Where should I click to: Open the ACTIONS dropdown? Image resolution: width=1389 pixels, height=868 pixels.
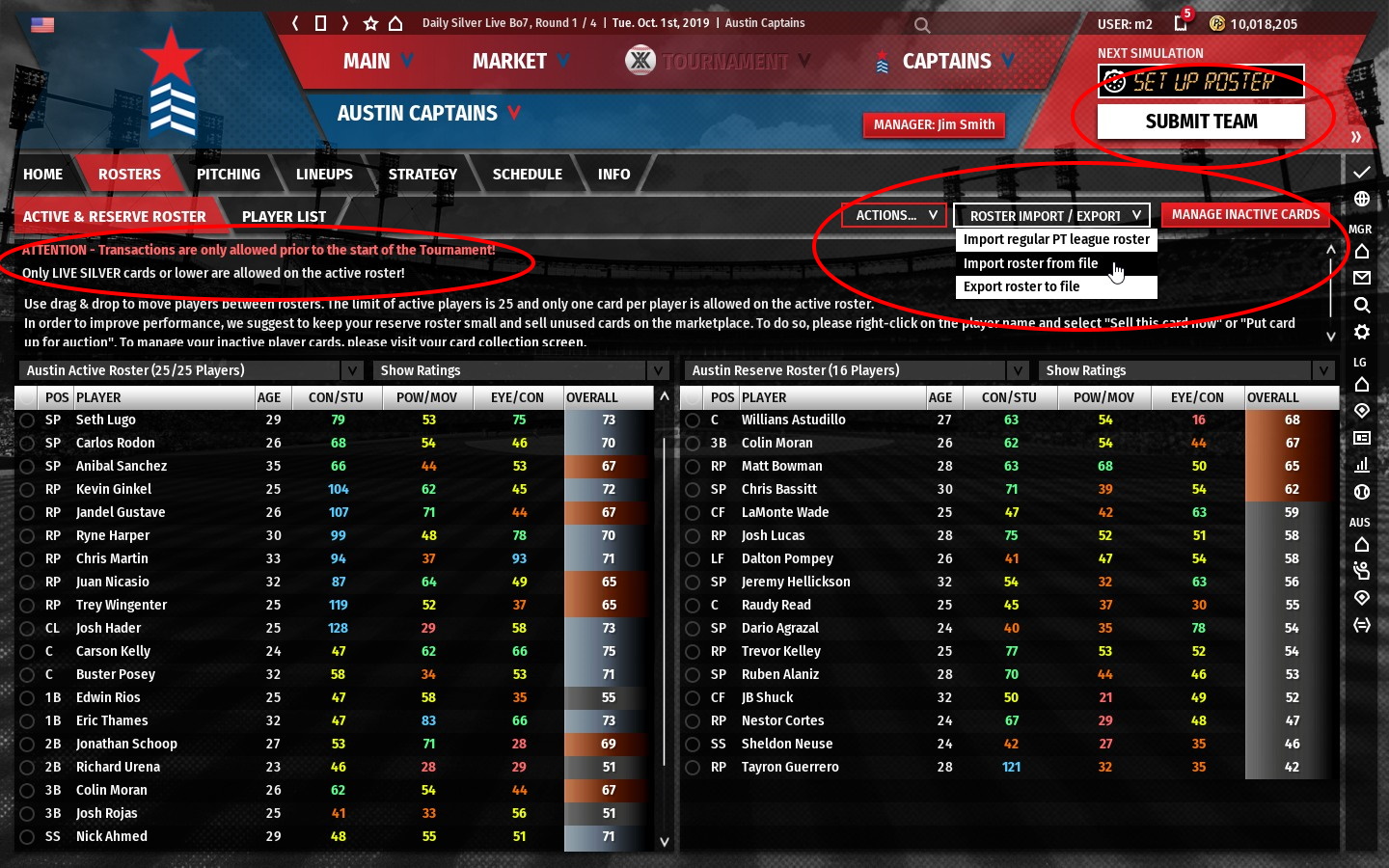(x=892, y=214)
